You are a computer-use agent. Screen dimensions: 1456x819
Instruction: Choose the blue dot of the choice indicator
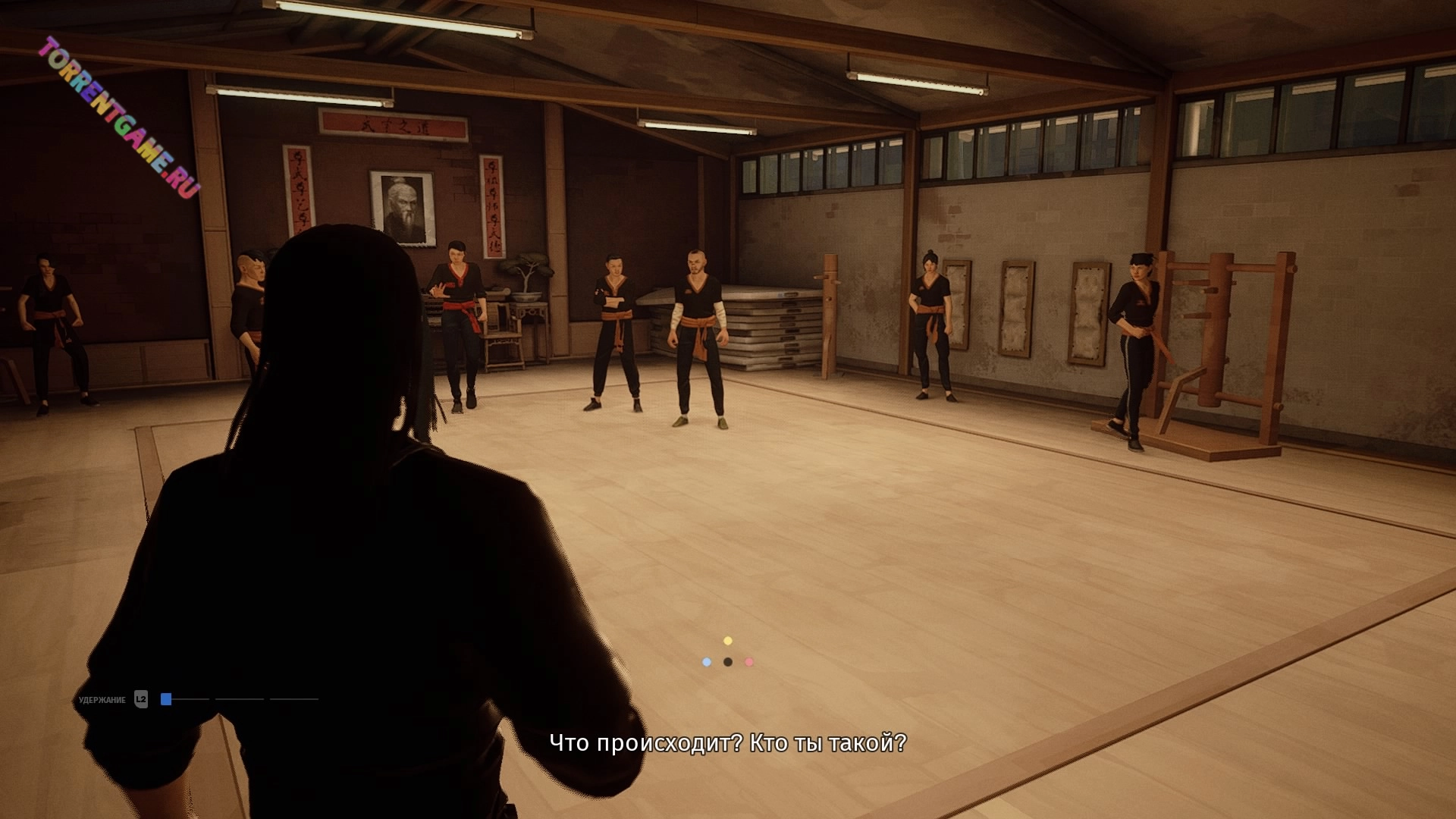tap(707, 662)
